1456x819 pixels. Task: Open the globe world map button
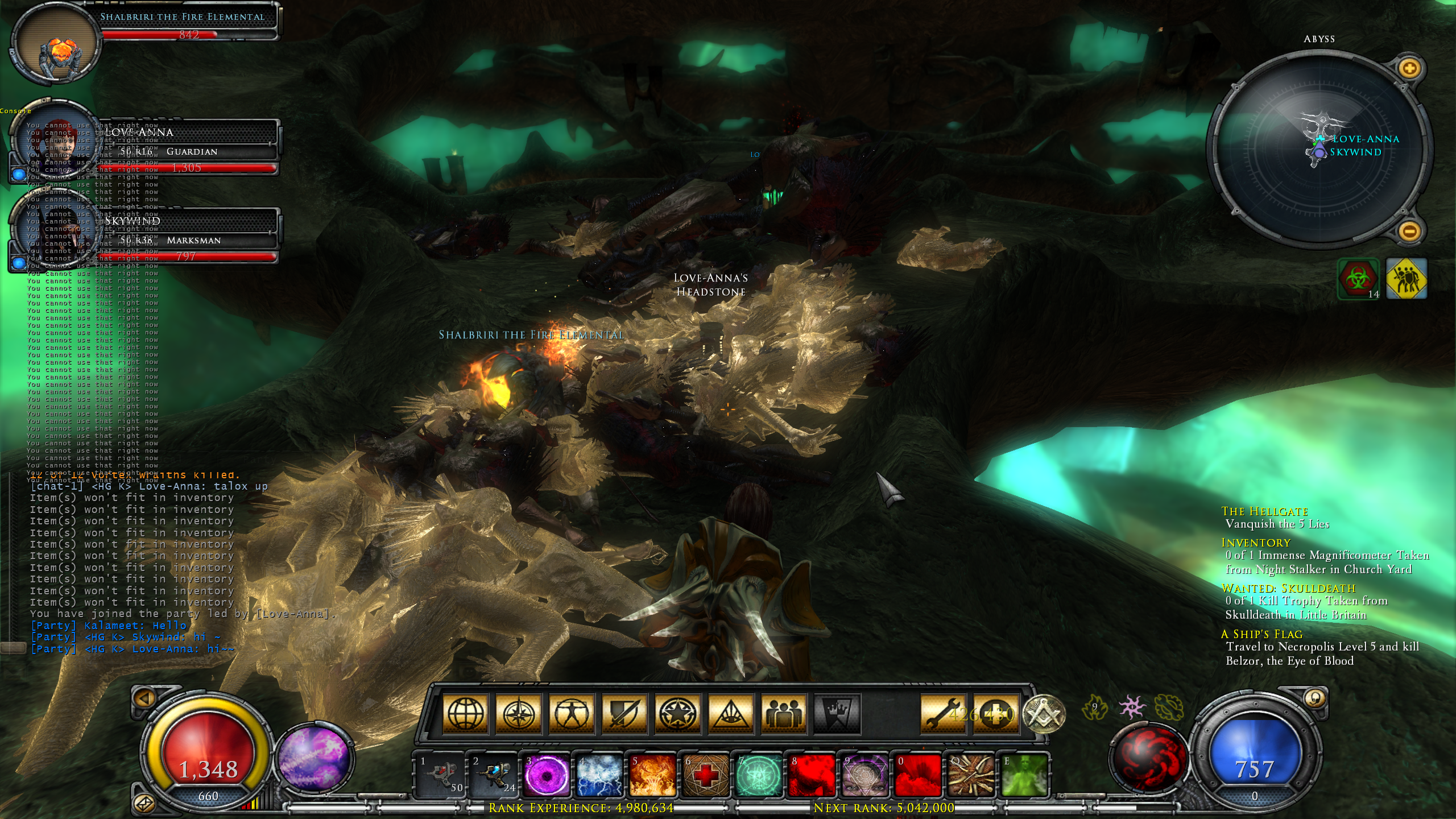(465, 713)
